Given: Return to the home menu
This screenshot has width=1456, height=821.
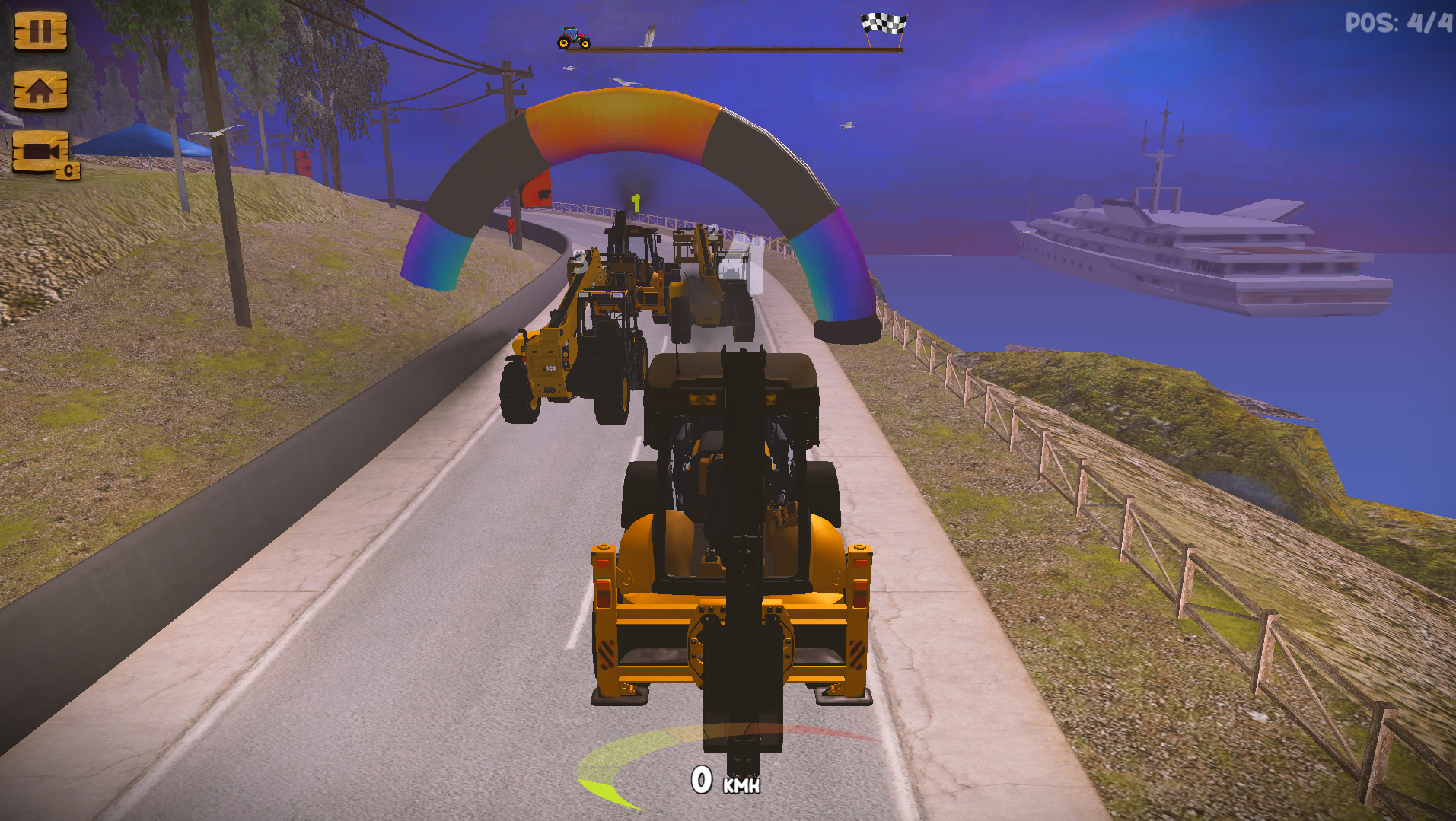Looking at the screenshot, I should click(x=40, y=91).
